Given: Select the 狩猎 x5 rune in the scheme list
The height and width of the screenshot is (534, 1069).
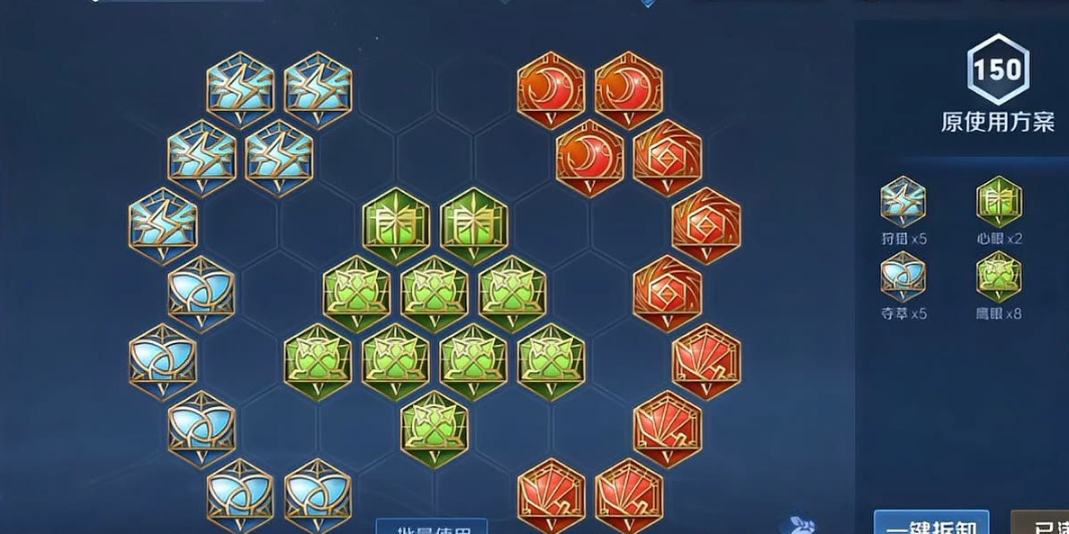Looking at the screenshot, I should [903, 203].
